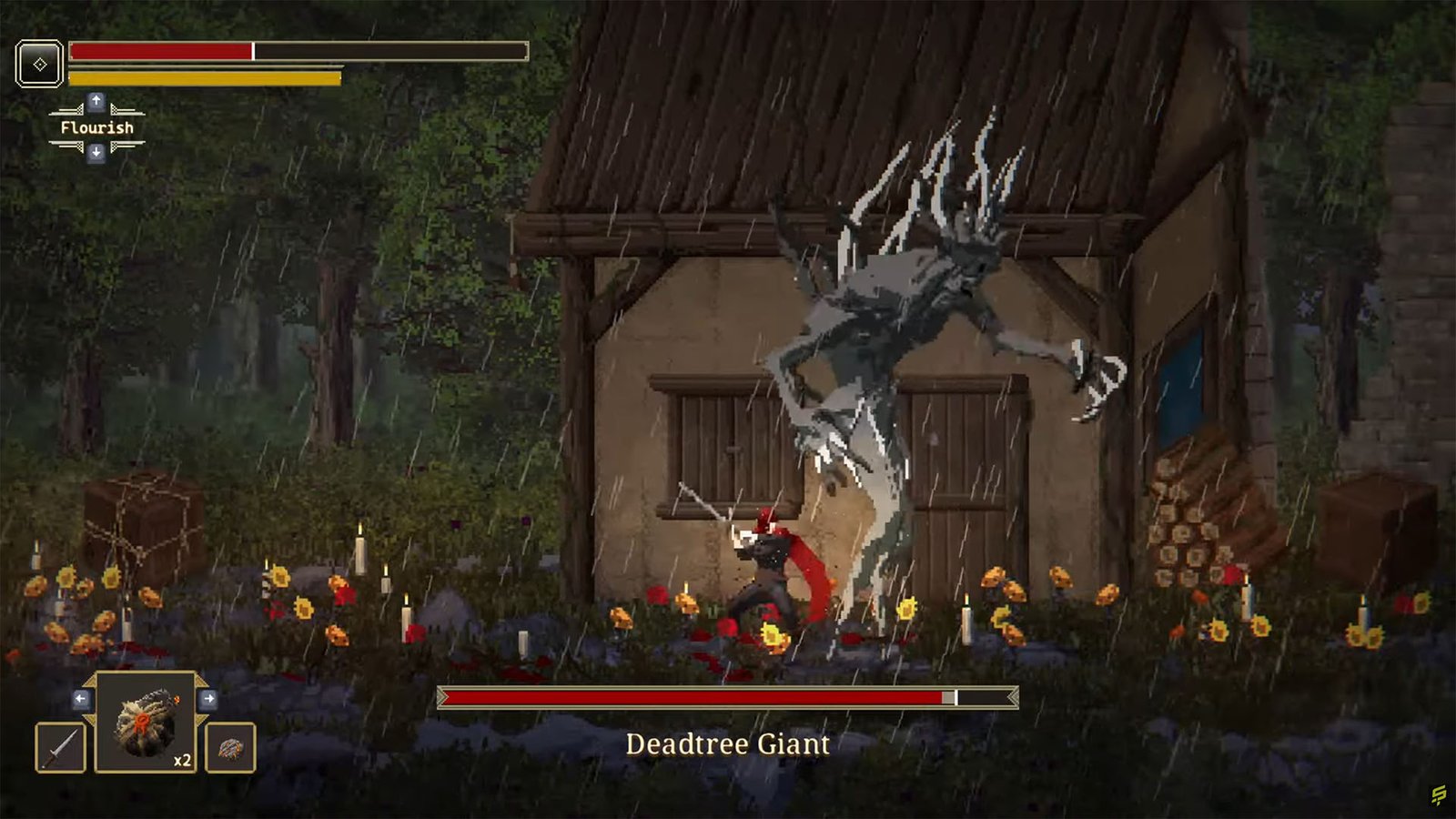
Task: Select the thorny shell item slot
Action: (231, 748)
